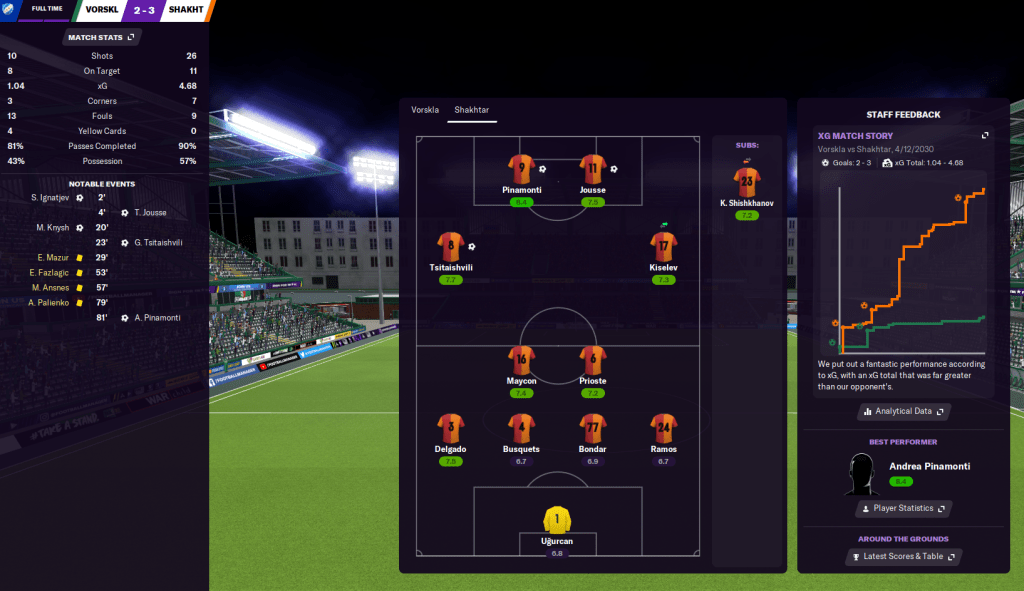The width and height of the screenshot is (1024, 591).
Task: Expand the xG Match Story graph
Action: click(985, 136)
